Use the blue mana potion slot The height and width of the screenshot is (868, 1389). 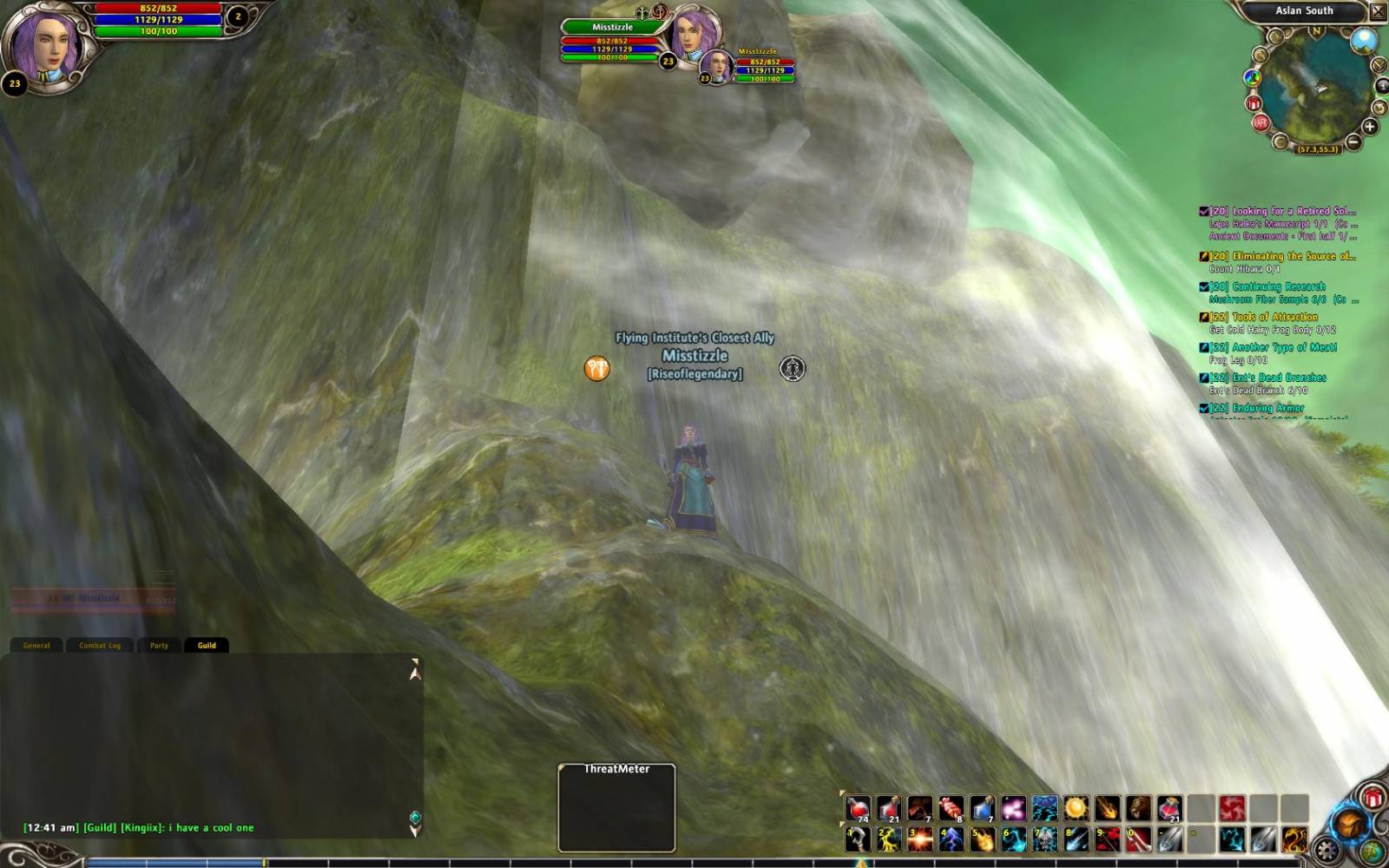point(982,809)
